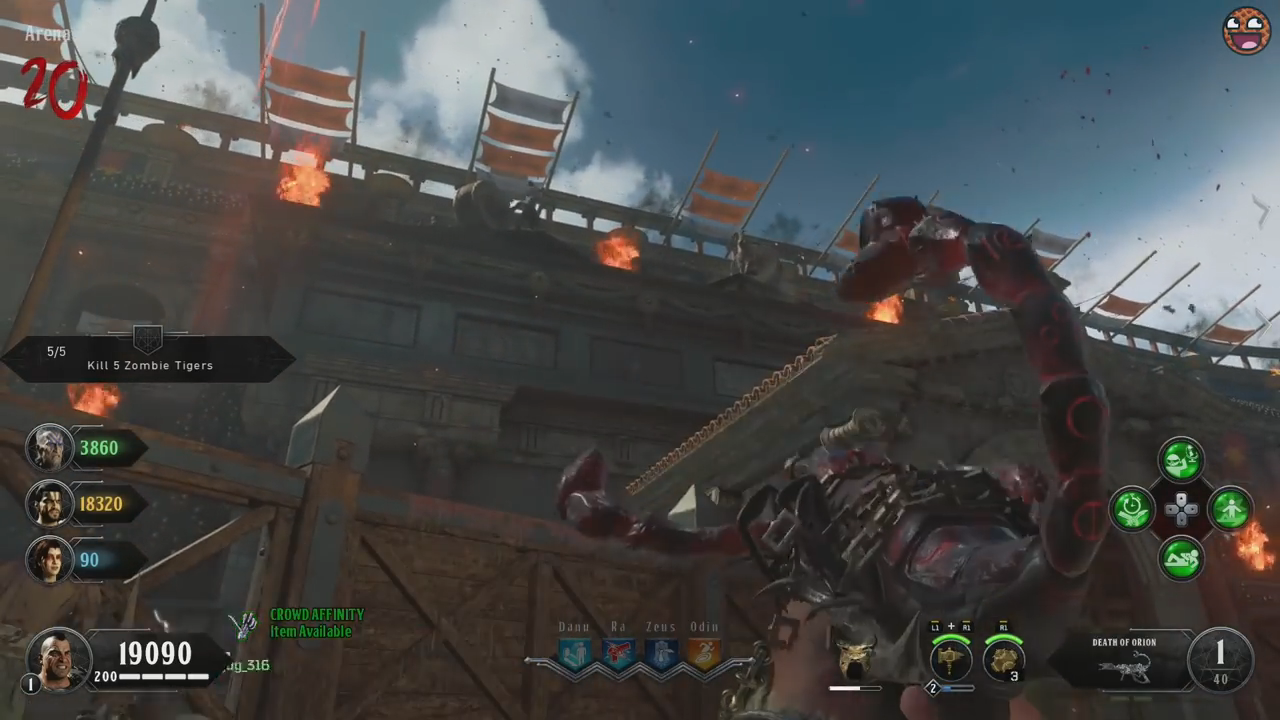Click the Kill 5 Zombie Tigers challenge tracker
This screenshot has height=720, width=1280.
point(149,359)
